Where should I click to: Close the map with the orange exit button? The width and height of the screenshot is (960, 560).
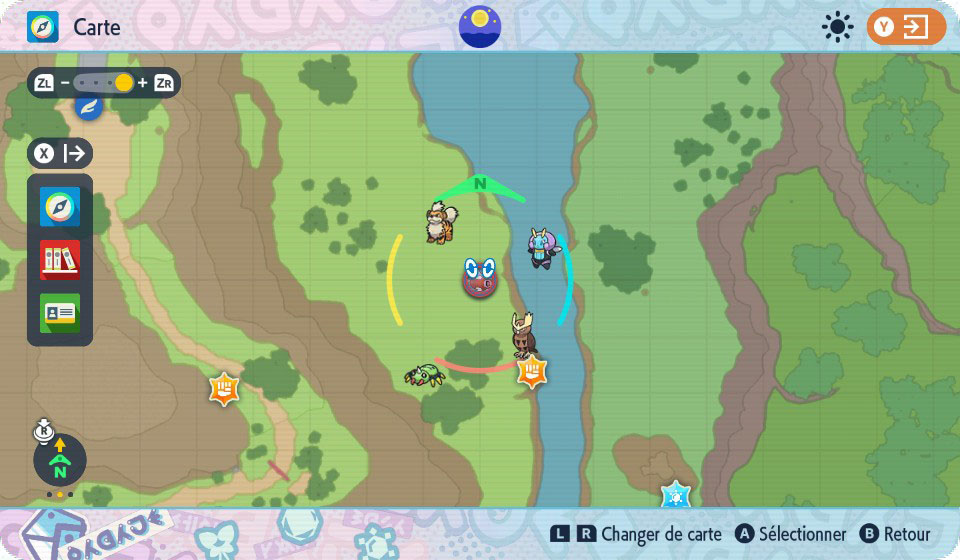click(906, 27)
